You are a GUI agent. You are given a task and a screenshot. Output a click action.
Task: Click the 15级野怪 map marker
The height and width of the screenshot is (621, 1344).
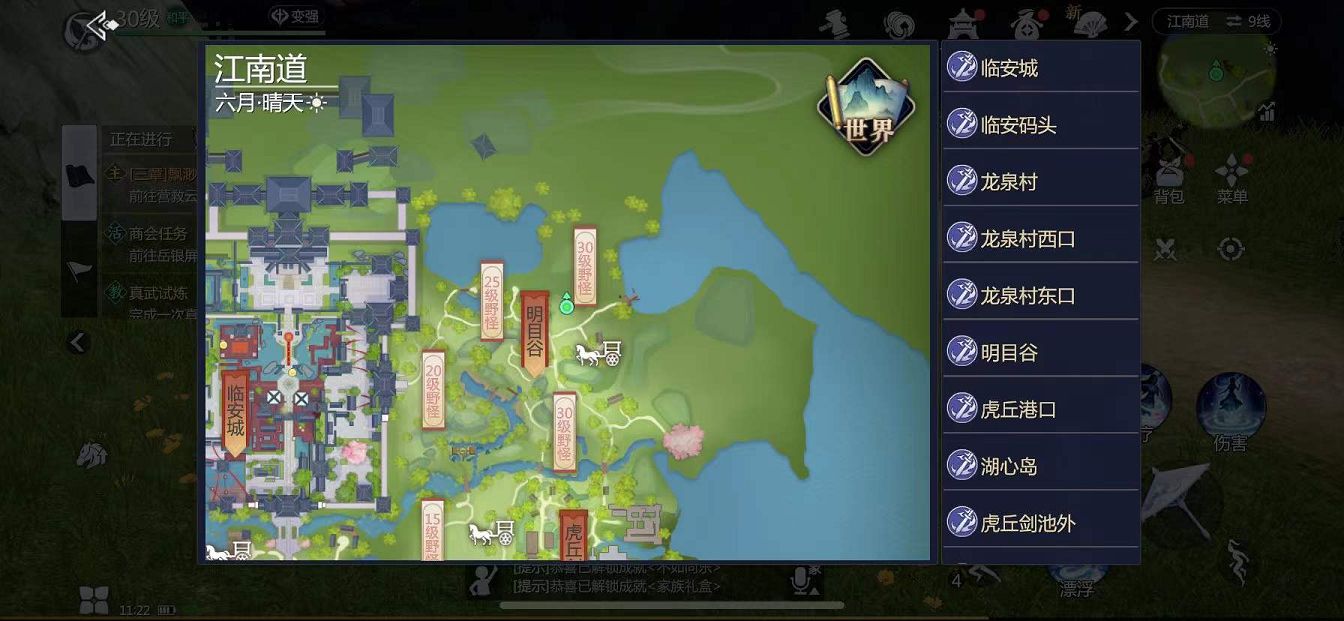pyautogui.click(x=433, y=530)
